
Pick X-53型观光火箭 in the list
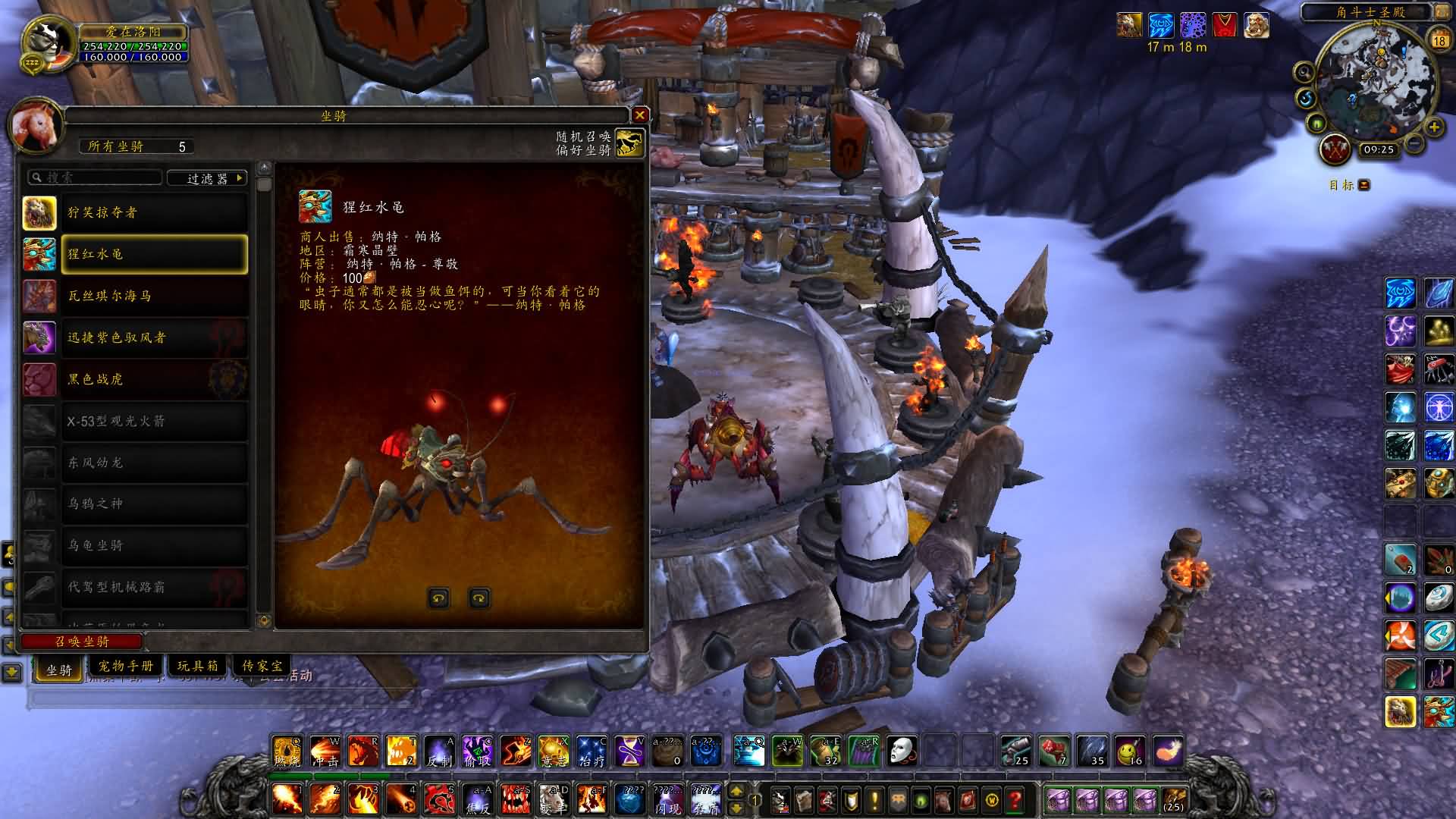[x=154, y=421]
